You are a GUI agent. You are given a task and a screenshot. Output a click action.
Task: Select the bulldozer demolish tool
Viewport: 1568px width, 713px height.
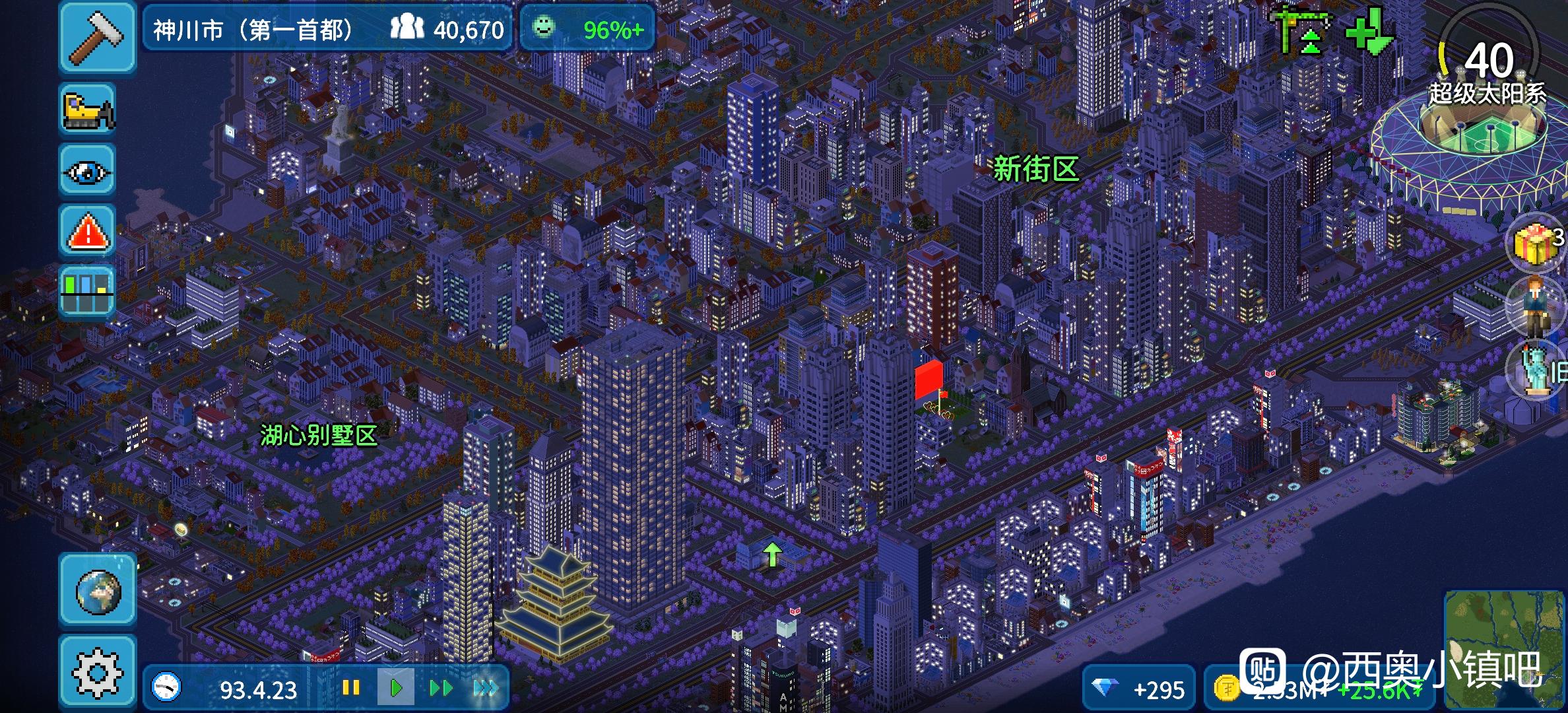tap(88, 110)
